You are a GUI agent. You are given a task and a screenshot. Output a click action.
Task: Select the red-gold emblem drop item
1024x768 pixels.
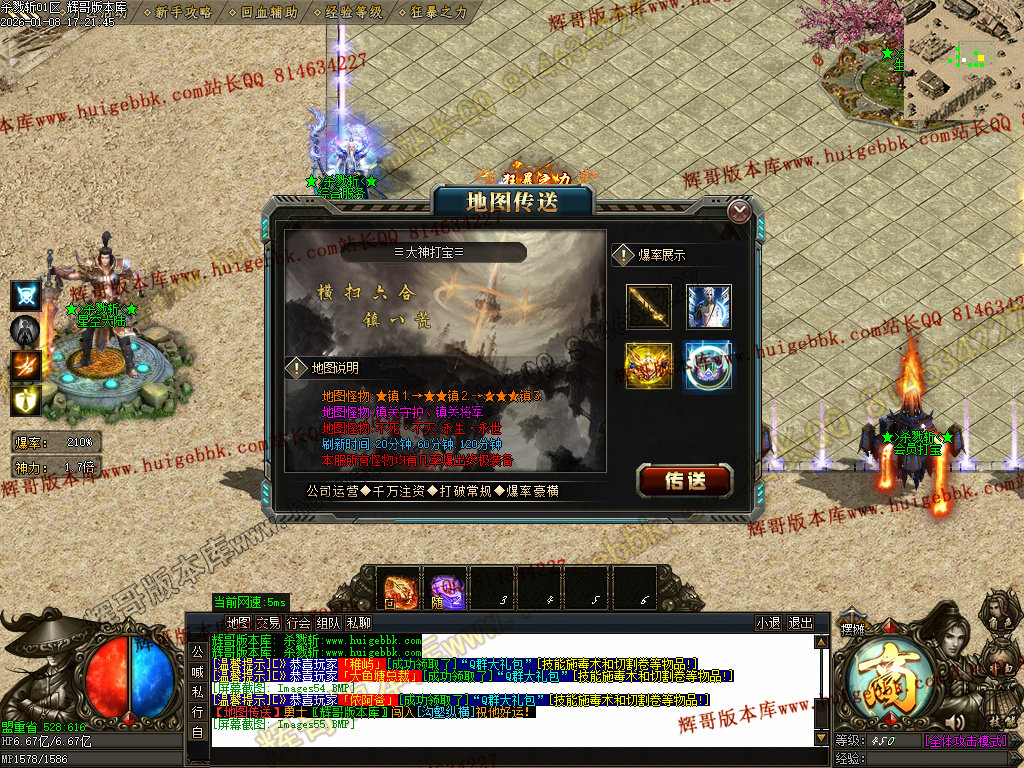coord(648,365)
